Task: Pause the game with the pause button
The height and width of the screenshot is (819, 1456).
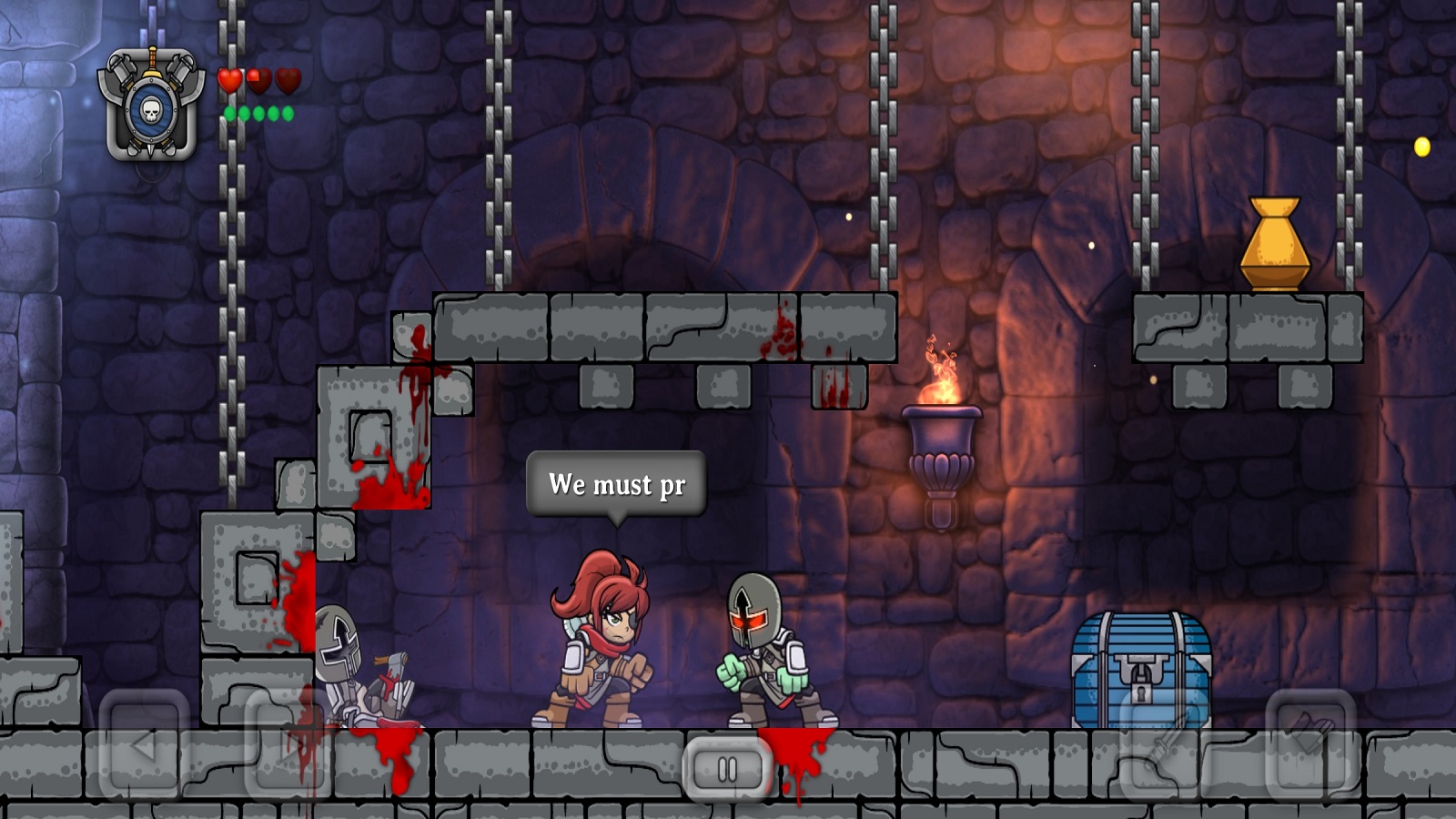Action: tap(727, 770)
